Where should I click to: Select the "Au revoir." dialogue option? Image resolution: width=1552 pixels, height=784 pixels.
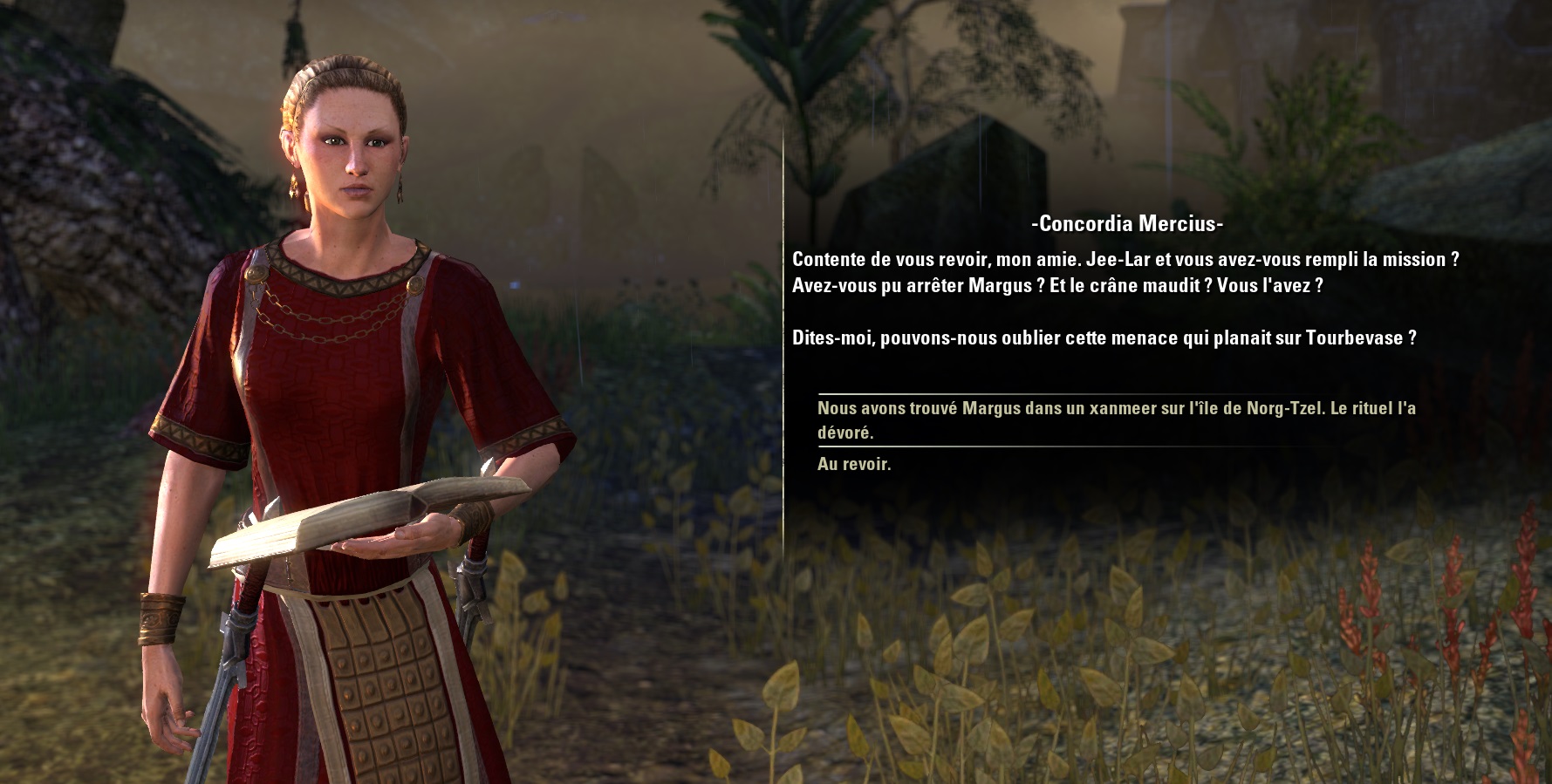854,464
